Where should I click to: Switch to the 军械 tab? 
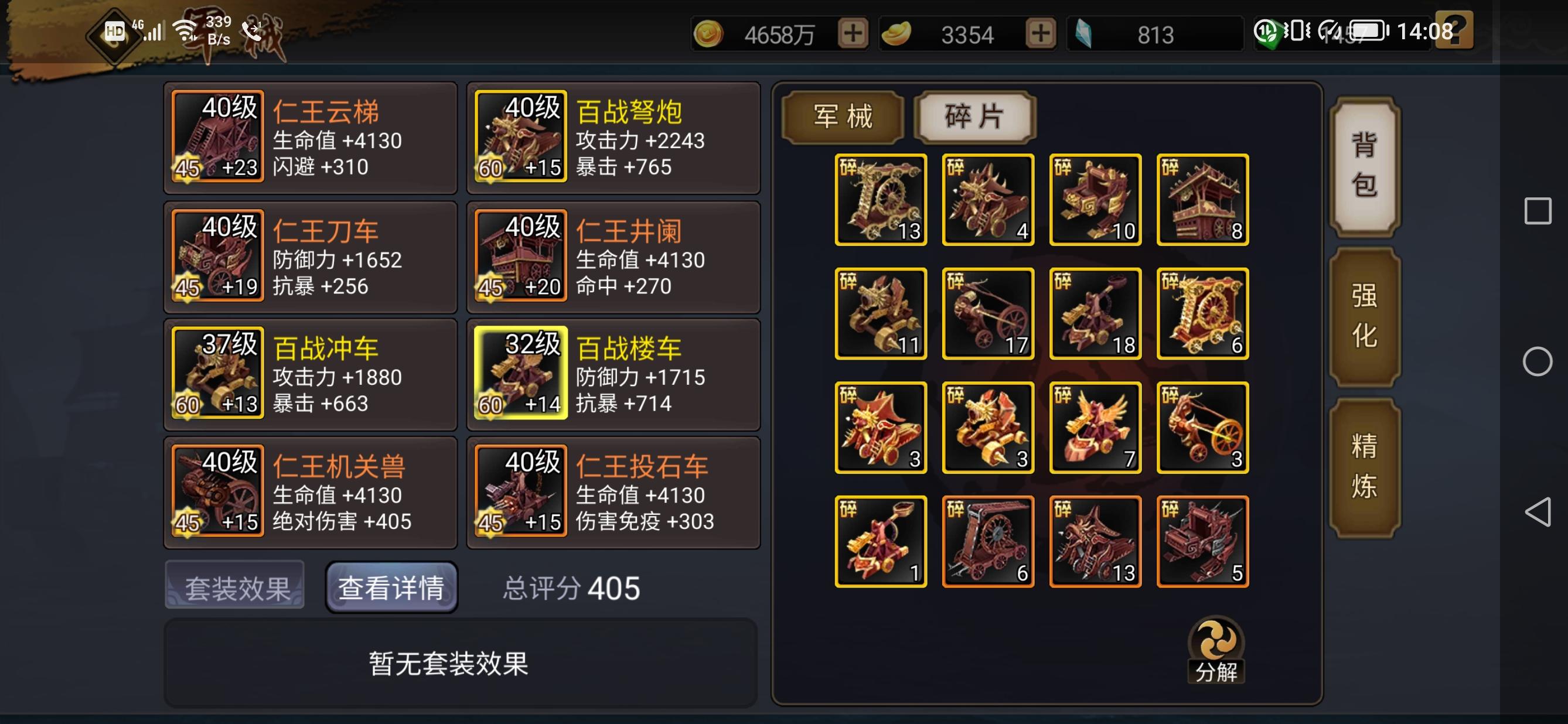coord(843,117)
